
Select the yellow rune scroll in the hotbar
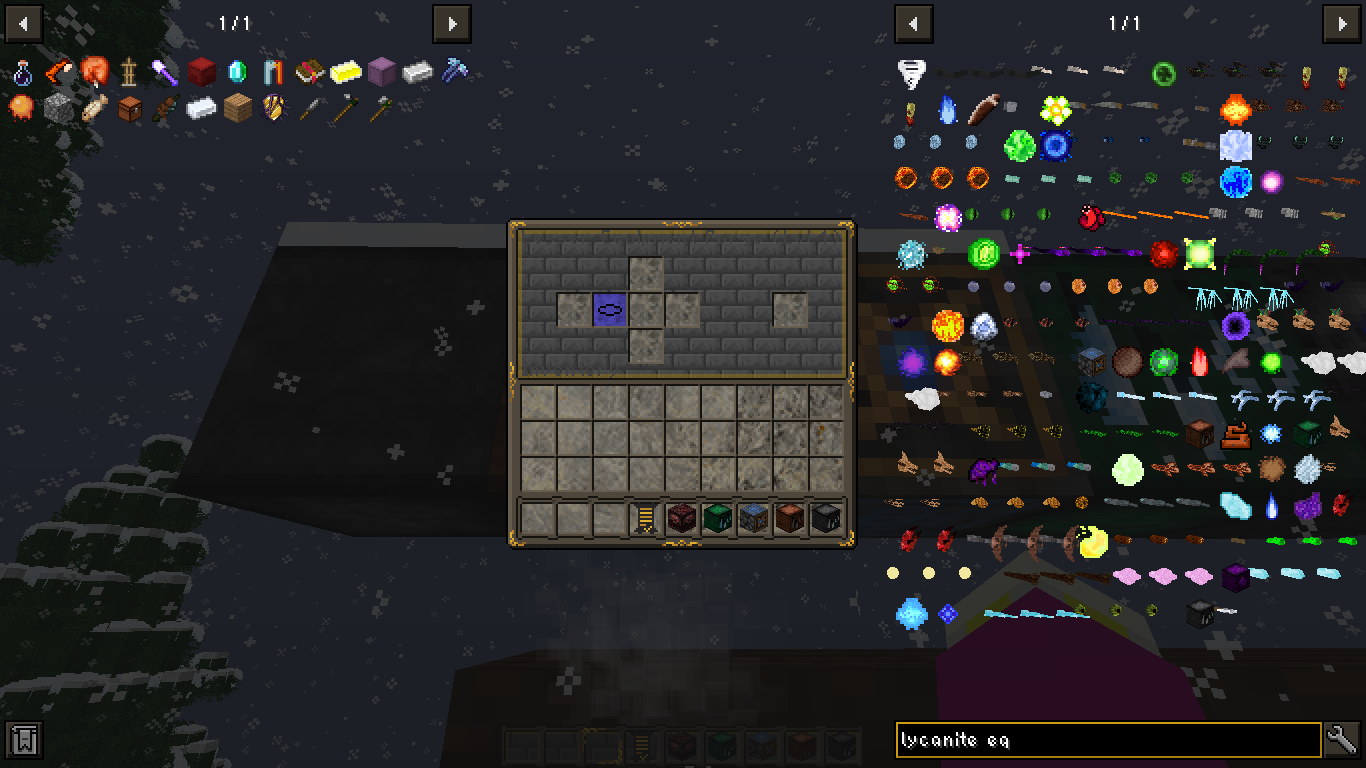(646, 517)
